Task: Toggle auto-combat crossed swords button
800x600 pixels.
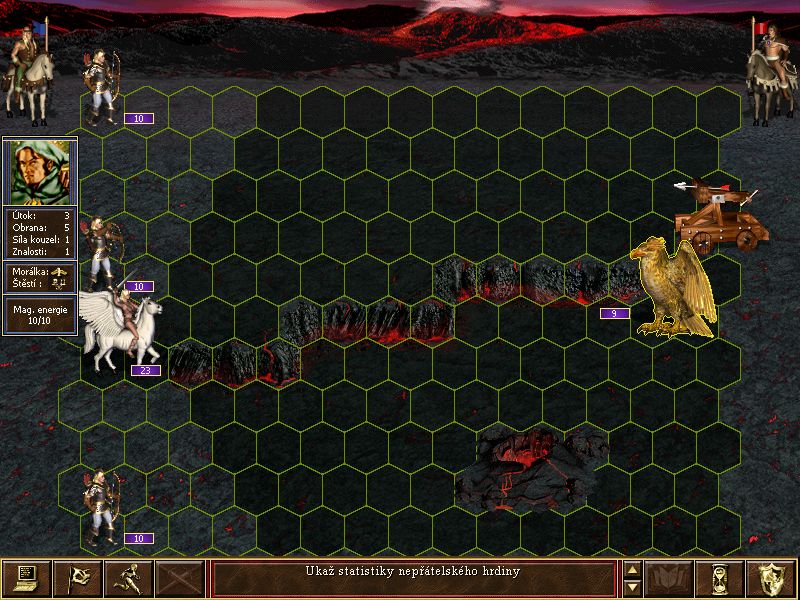Action: pyautogui.click(x=180, y=578)
